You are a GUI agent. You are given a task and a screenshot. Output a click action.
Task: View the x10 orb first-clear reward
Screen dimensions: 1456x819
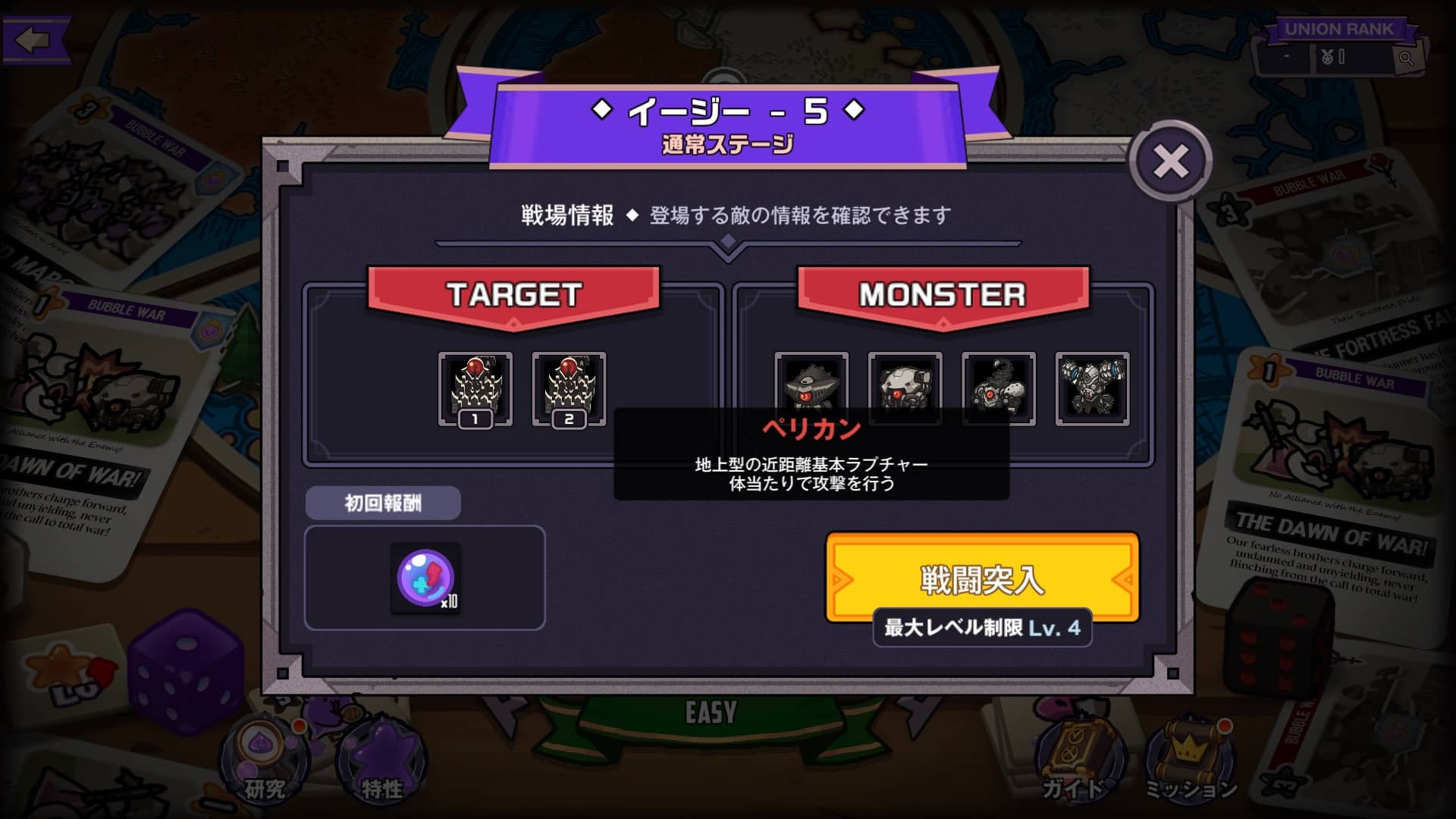pyautogui.click(x=425, y=578)
